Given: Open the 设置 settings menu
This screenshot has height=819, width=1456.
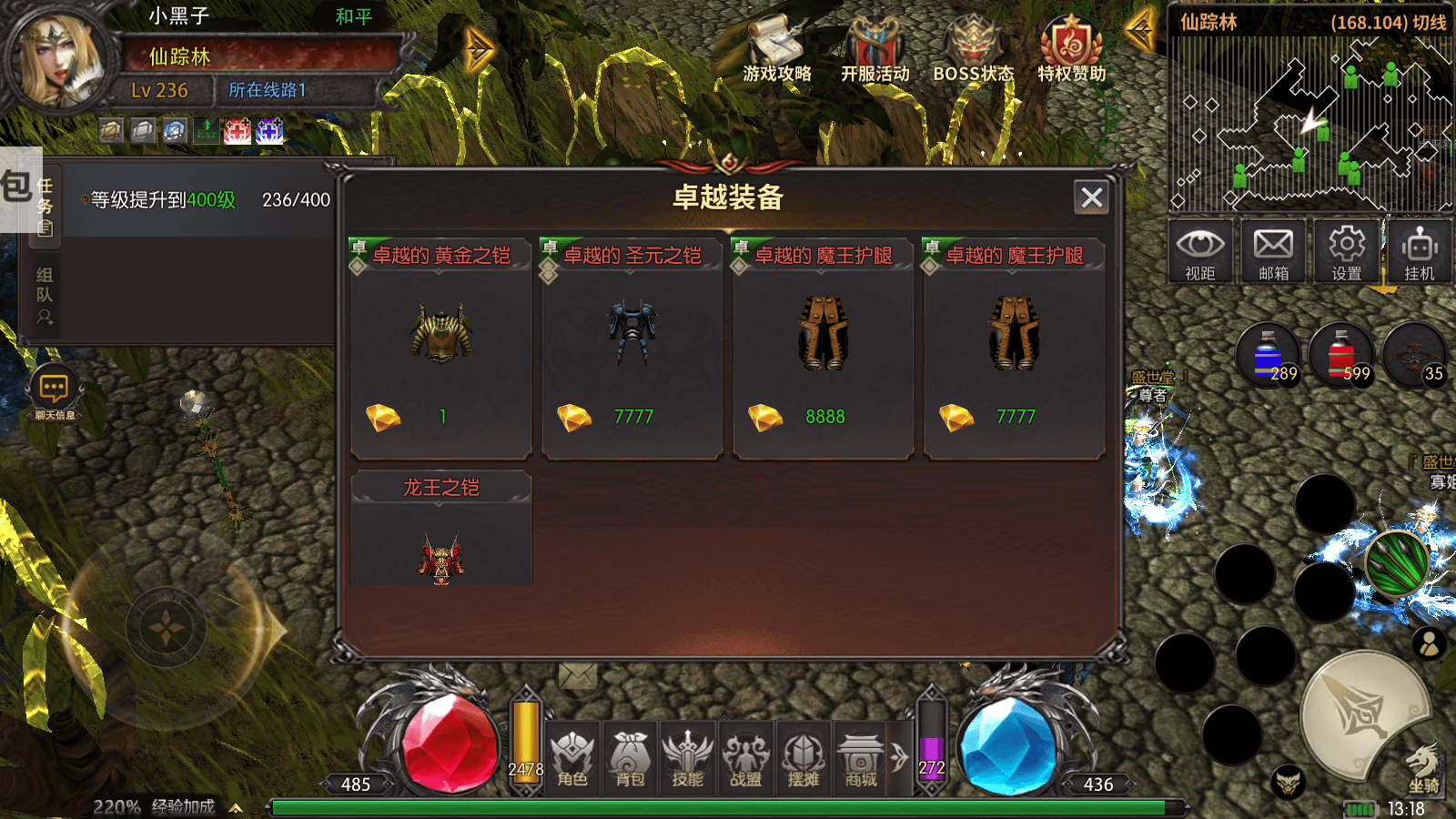Looking at the screenshot, I should tap(1347, 252).
